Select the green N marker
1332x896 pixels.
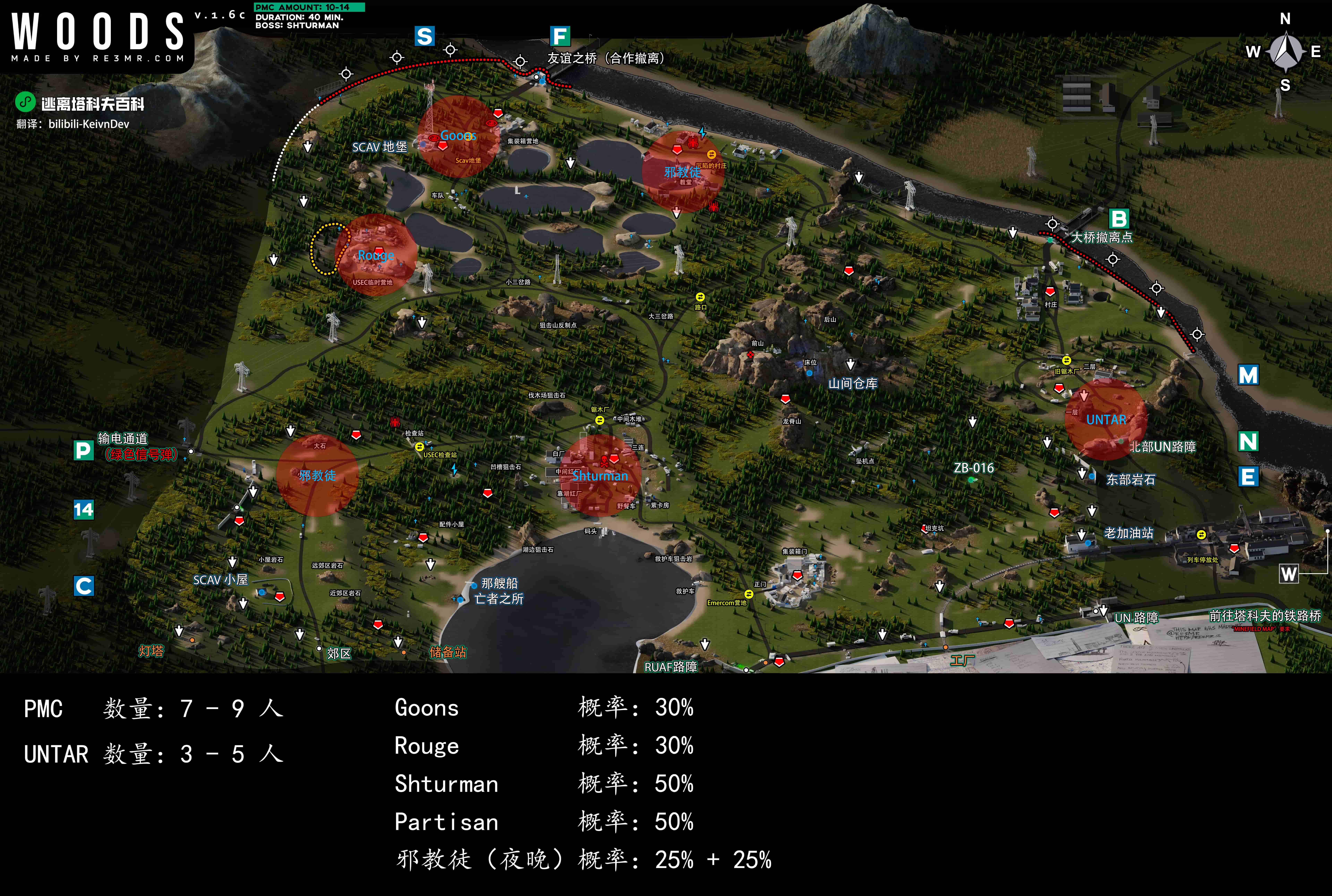(x=1248, y=441)
